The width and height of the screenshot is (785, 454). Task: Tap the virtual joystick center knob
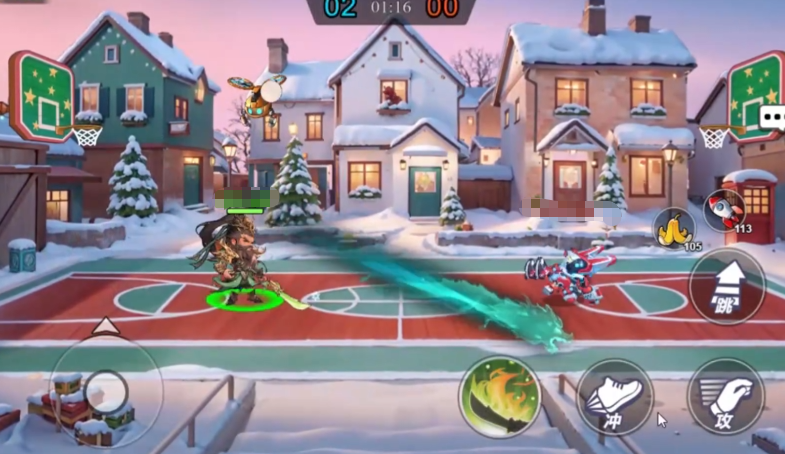click(105, 391)
